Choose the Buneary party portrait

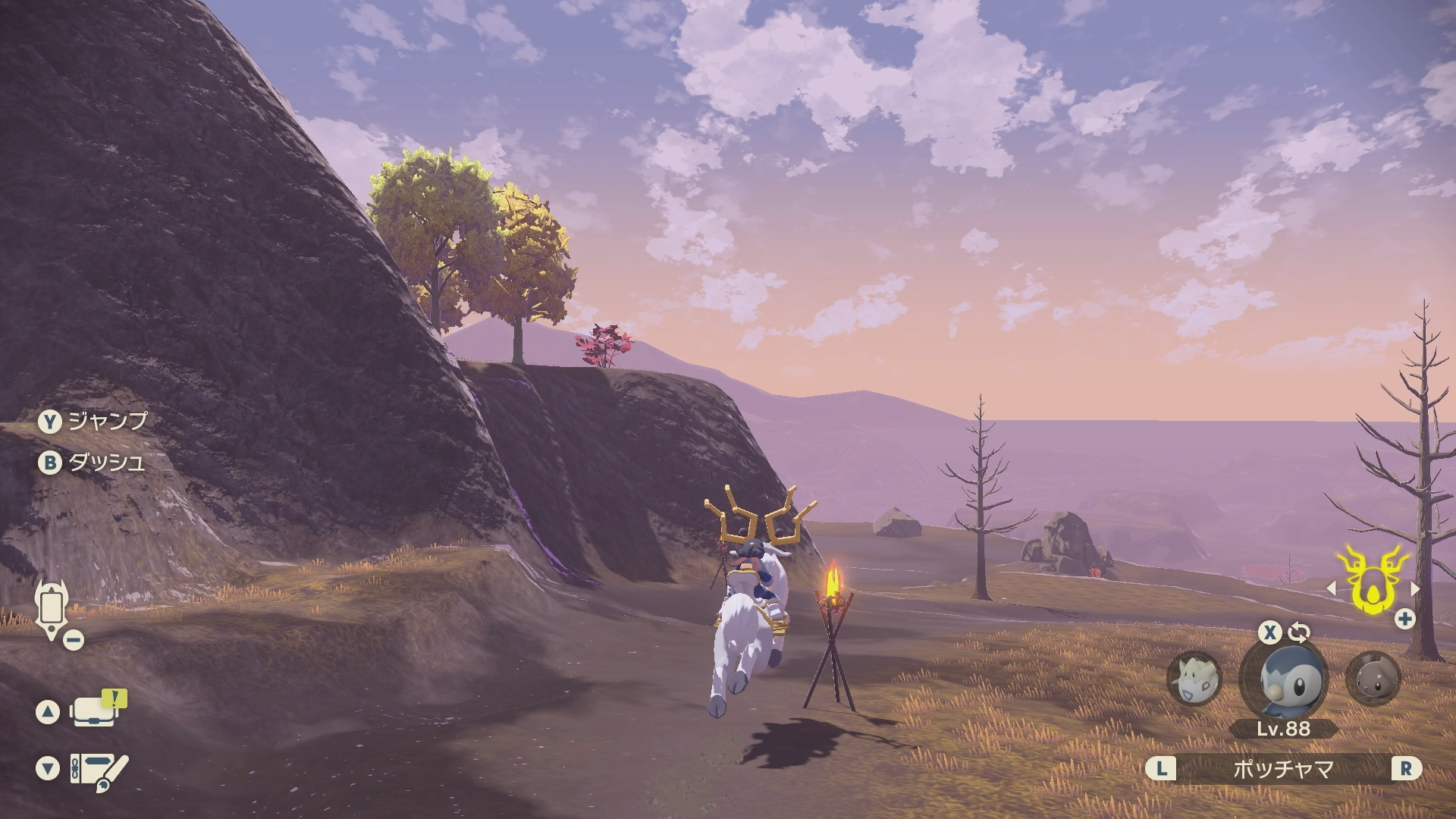1373,679
